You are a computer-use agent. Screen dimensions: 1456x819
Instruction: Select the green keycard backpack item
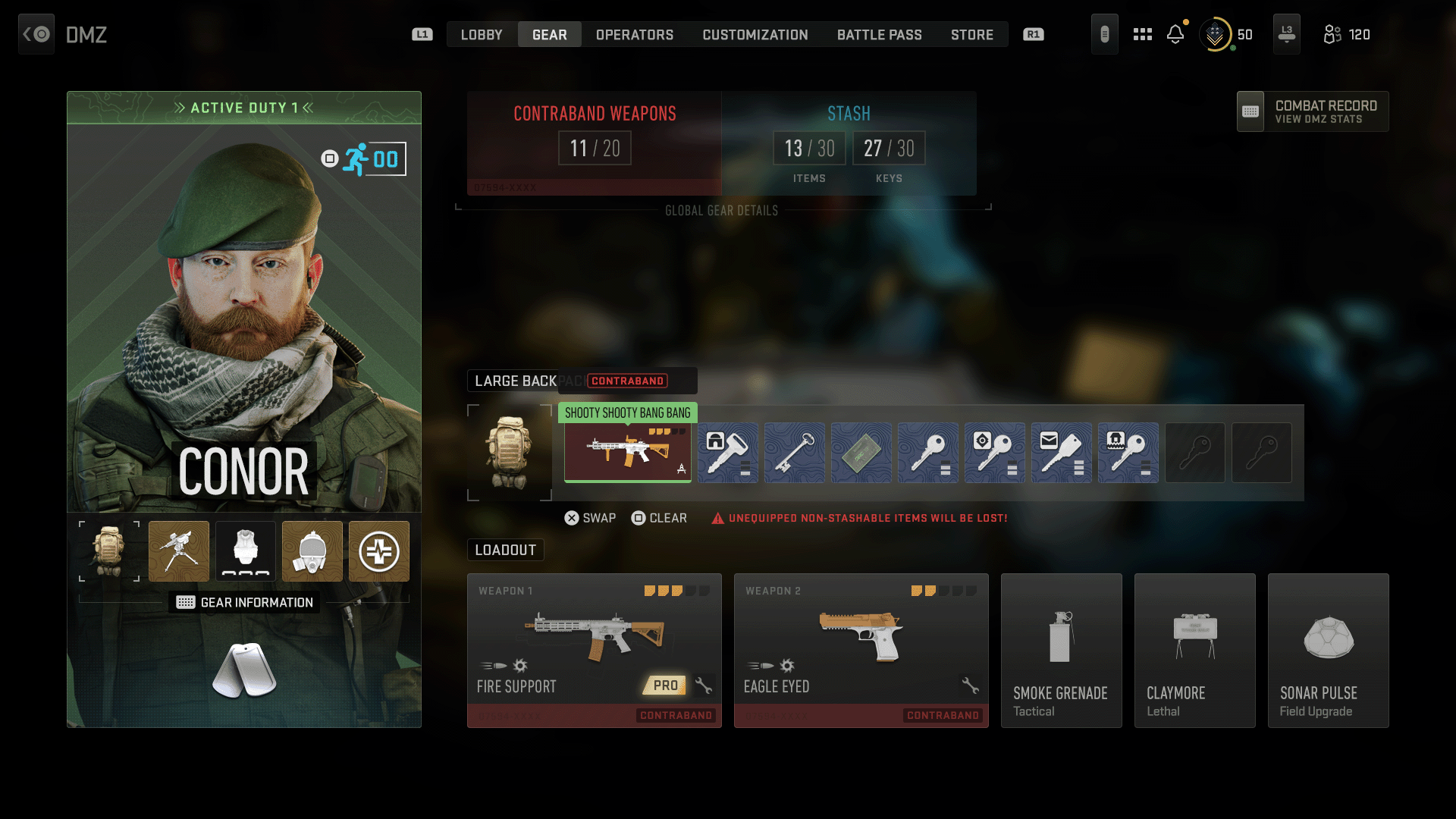point(861,453)
